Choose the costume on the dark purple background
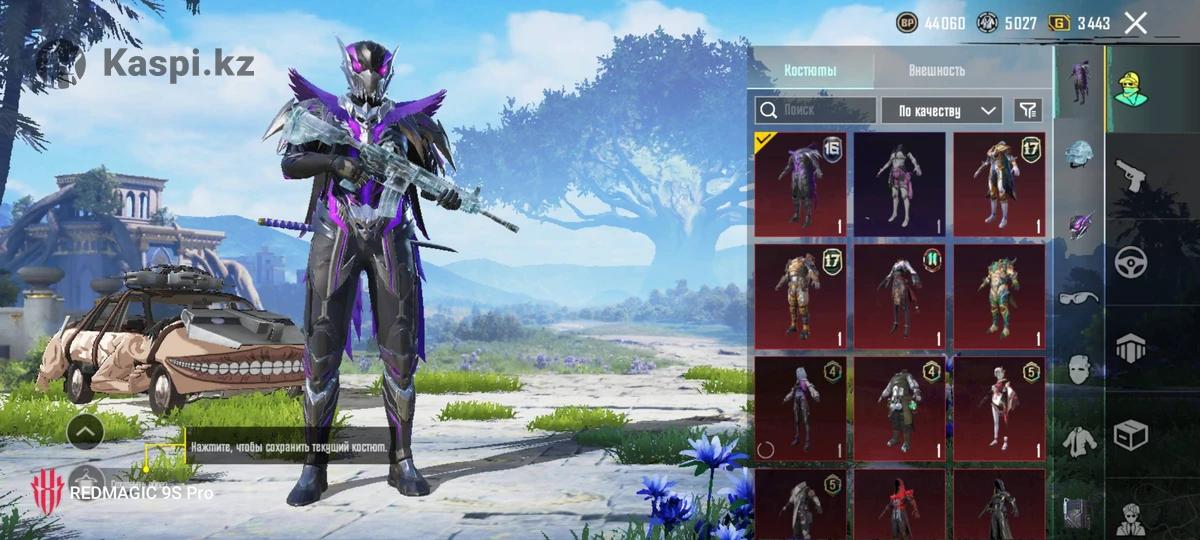 point(899,184)
